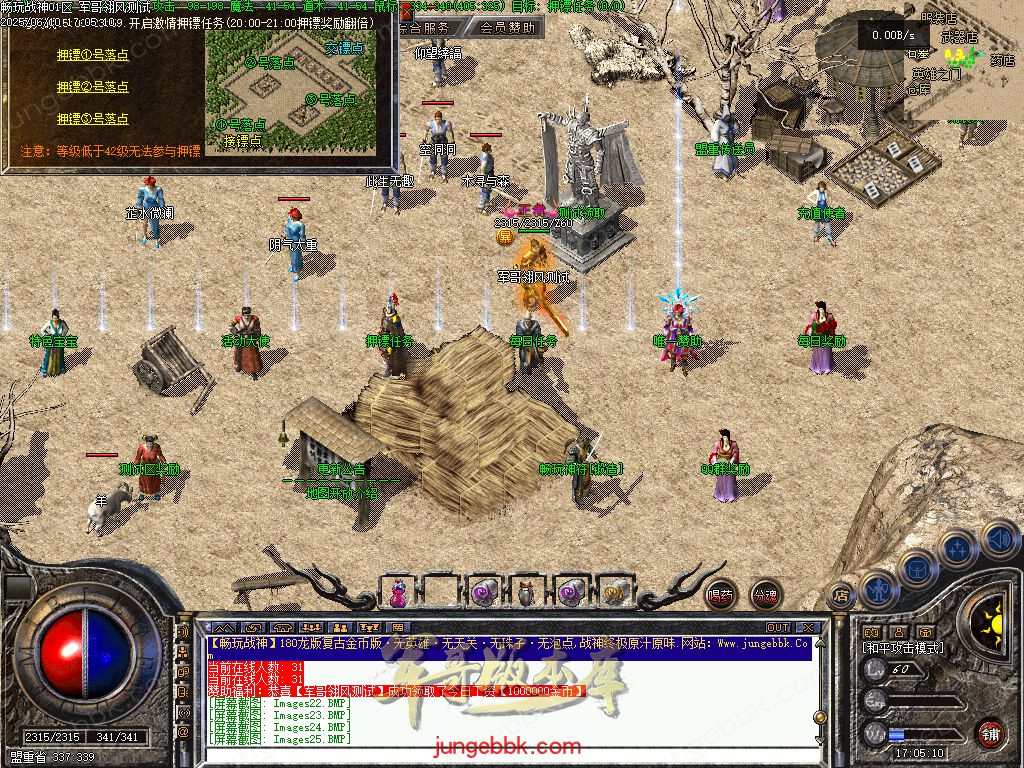Image resolution: width=1024 pixels, height=768 pixels.
Task: Click the round 分魂 button
Action: pos(766,595)
